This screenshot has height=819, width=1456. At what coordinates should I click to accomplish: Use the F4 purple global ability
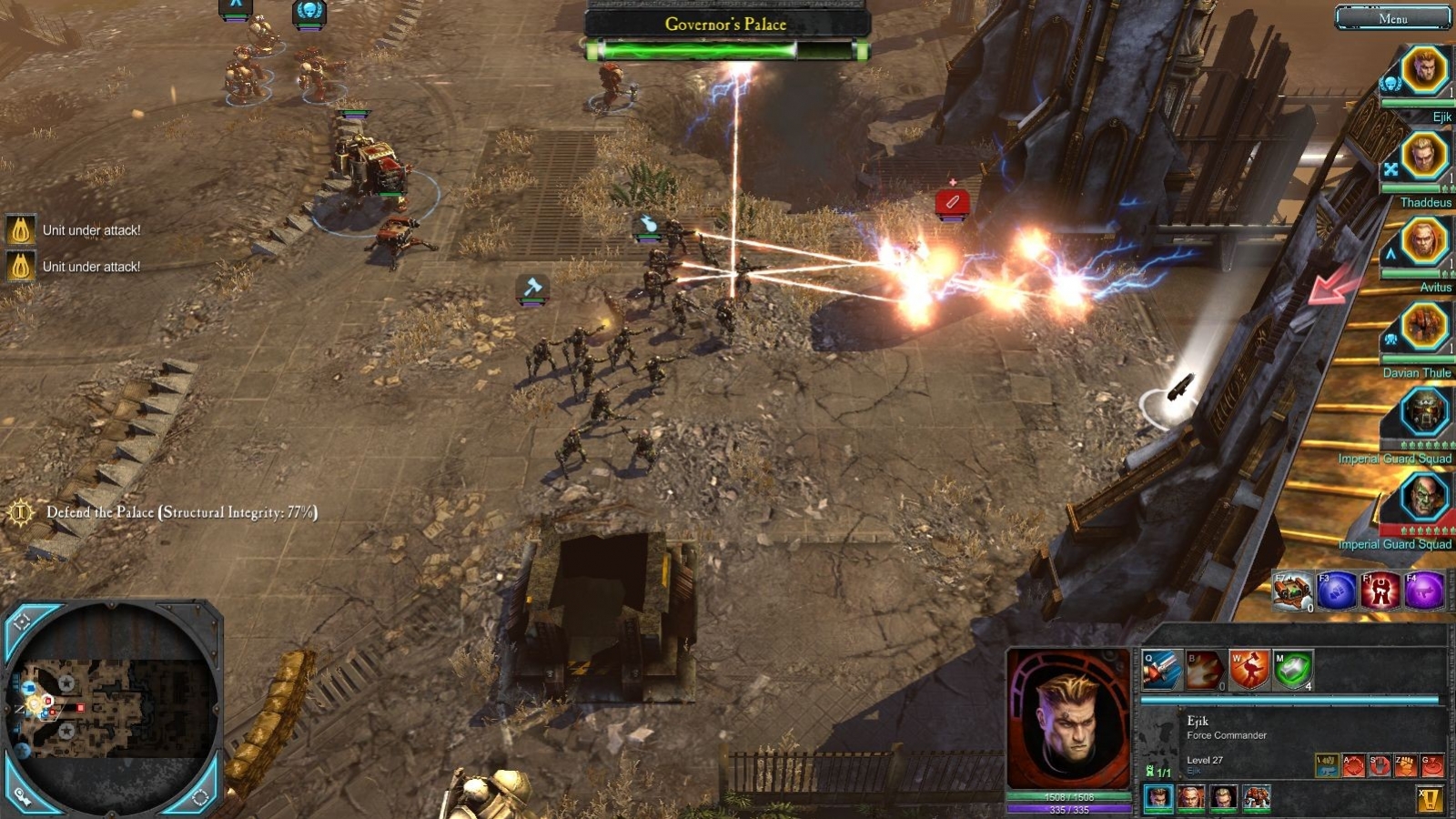coord(1422,591)
